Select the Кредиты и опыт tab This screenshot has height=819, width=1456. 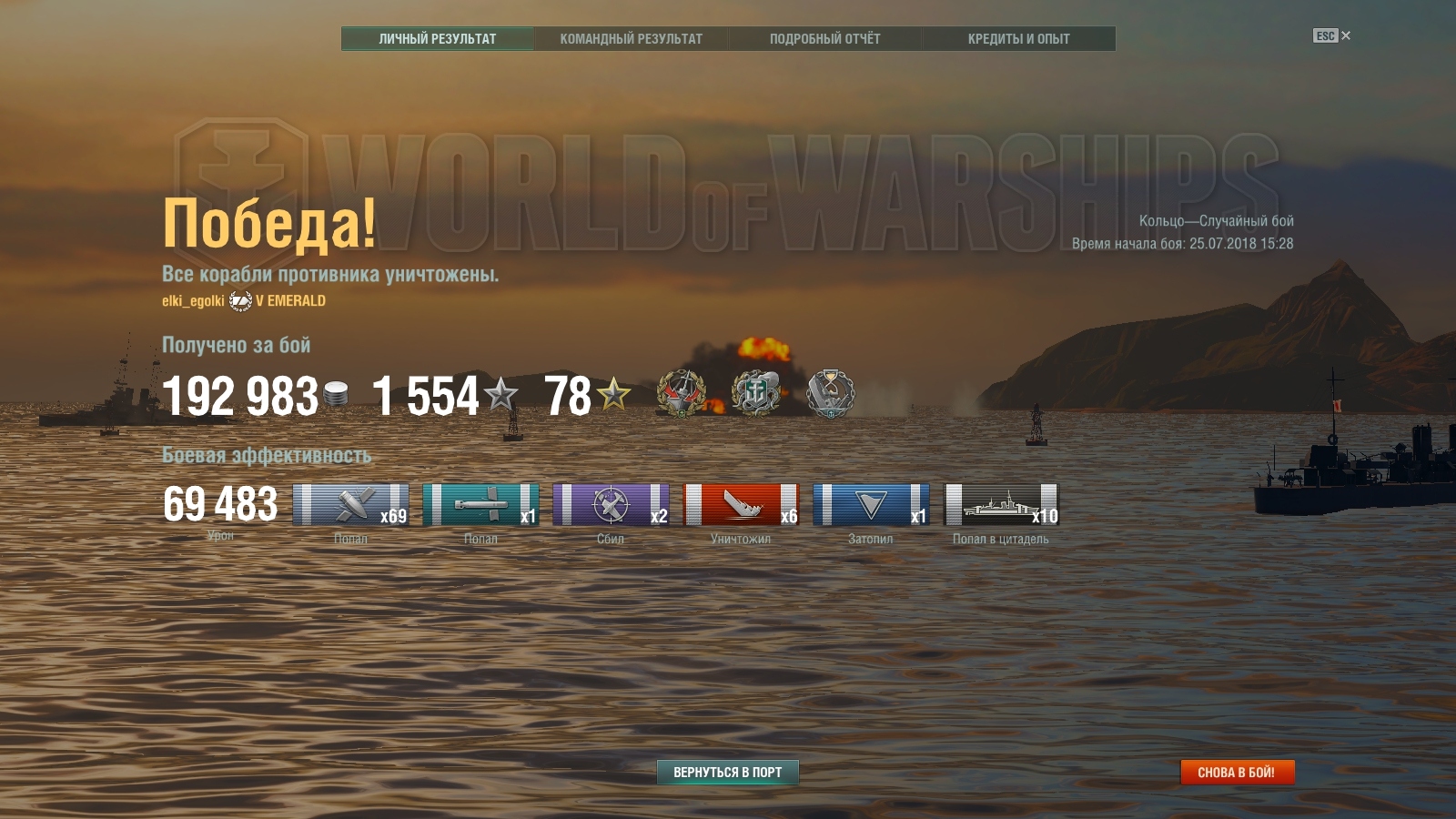point(1018,38)
